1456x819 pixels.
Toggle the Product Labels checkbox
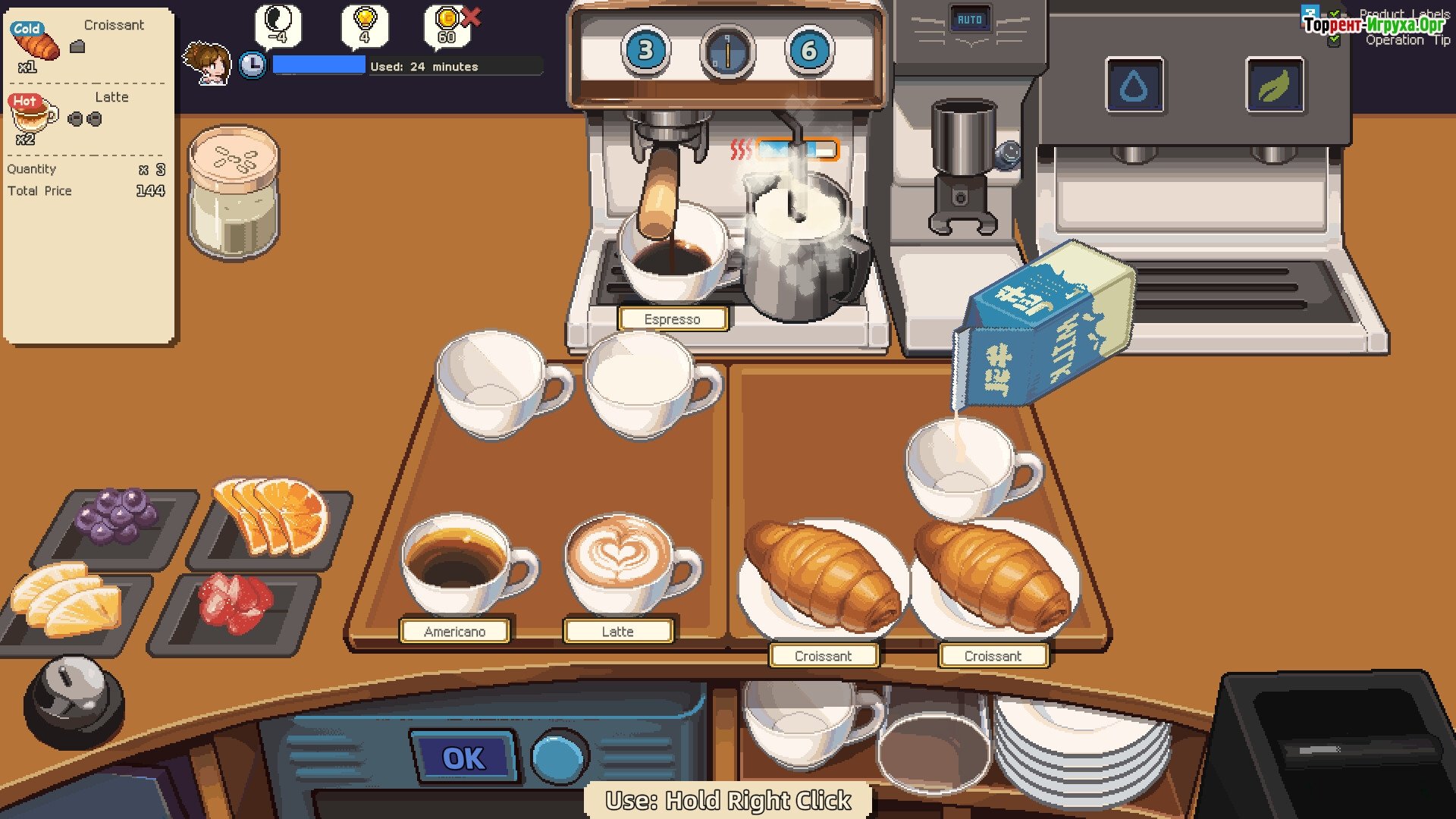[1334, 14]
